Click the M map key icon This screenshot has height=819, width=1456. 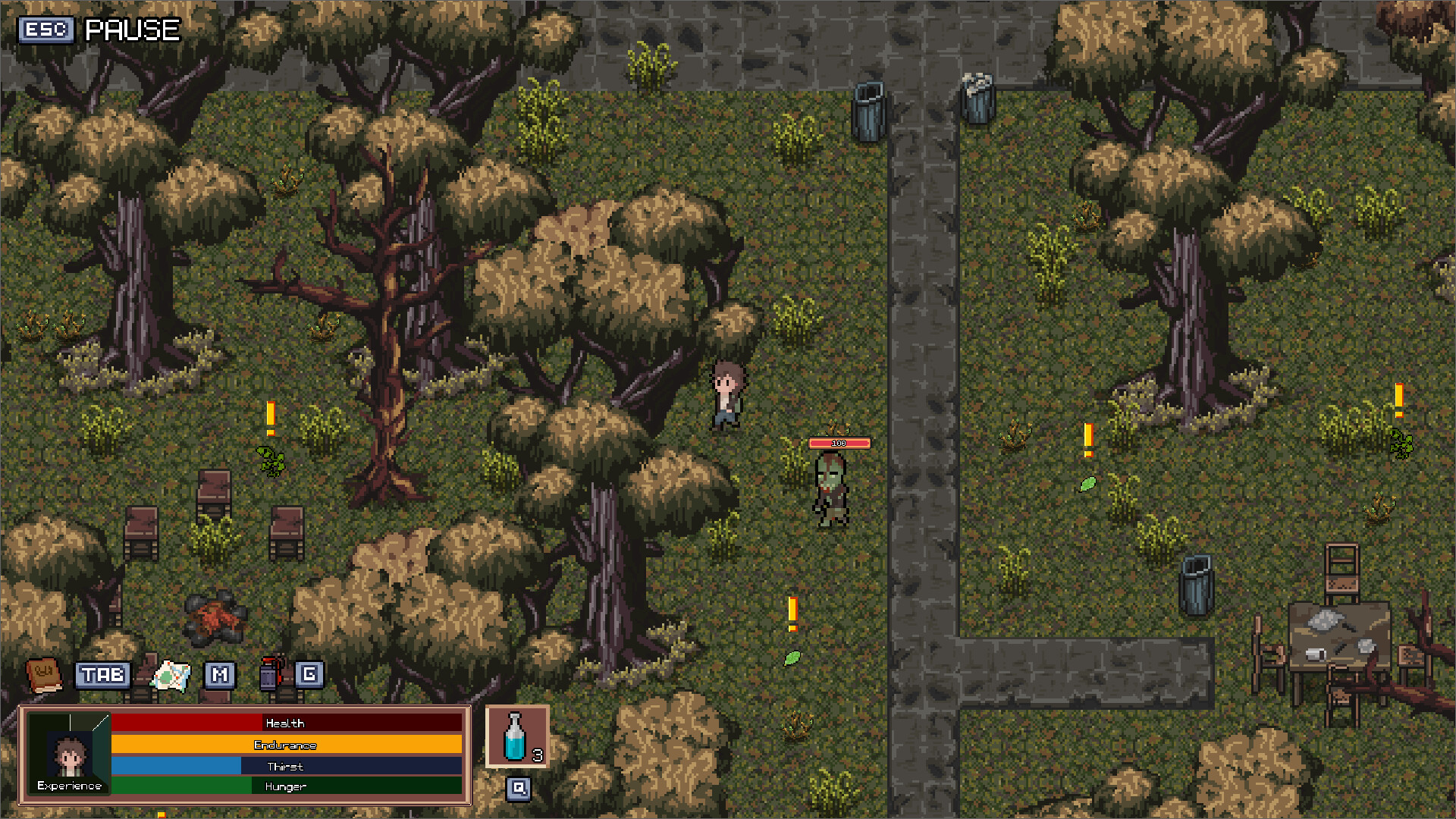tap(221, 675)
